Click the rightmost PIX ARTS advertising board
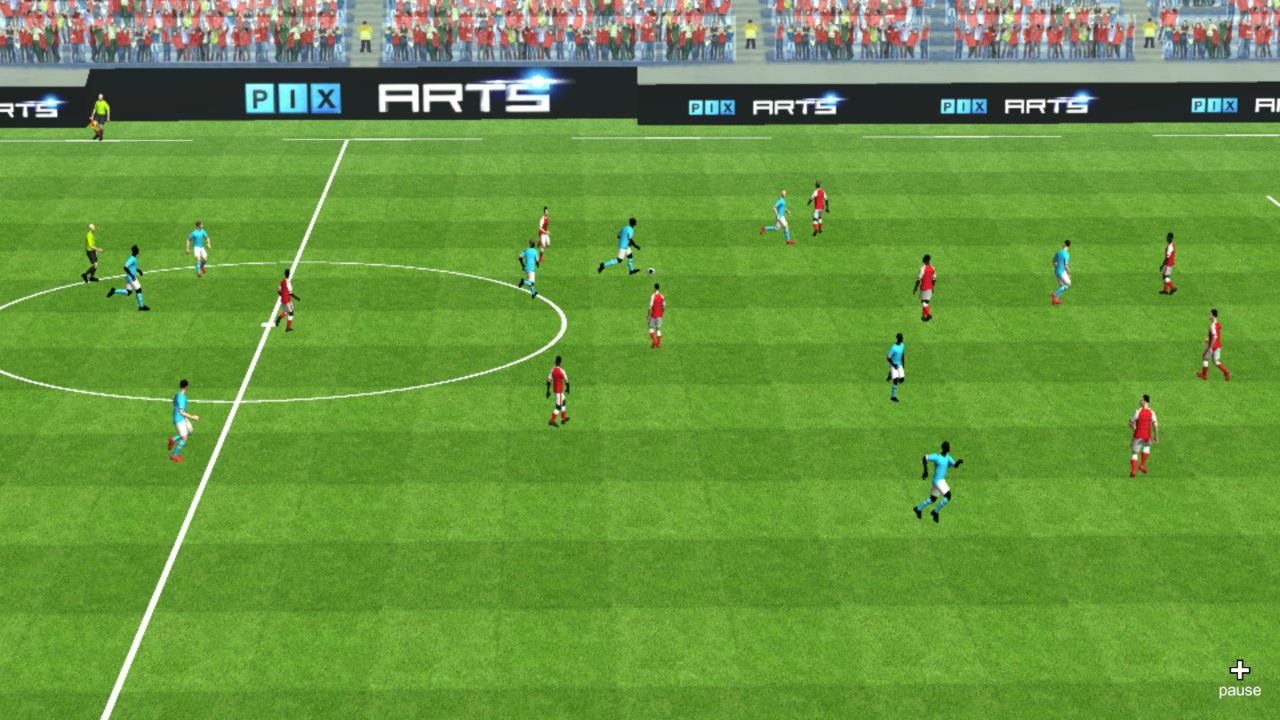1280x720 pixels. click(1230, 103)
